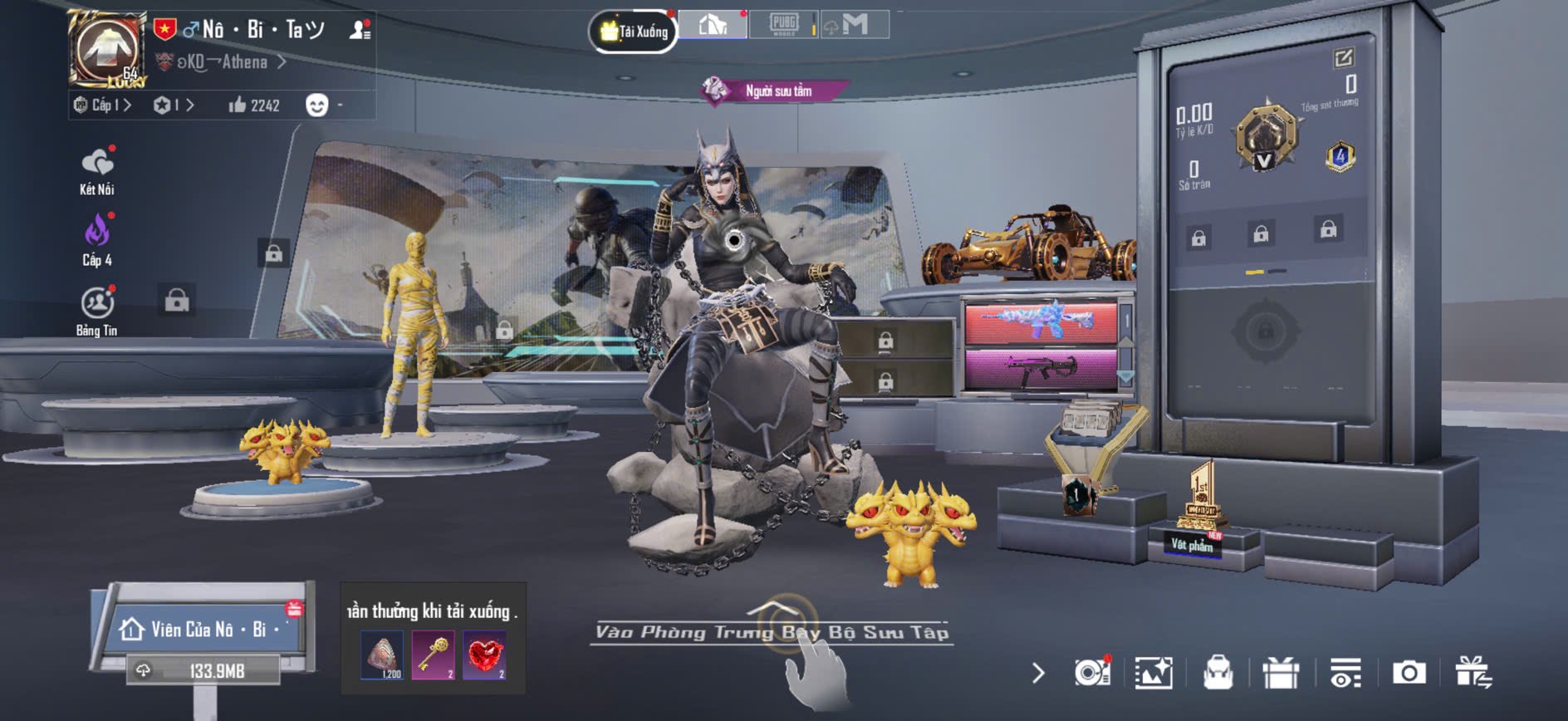View the Athena clan details

[x=224, y=62]
